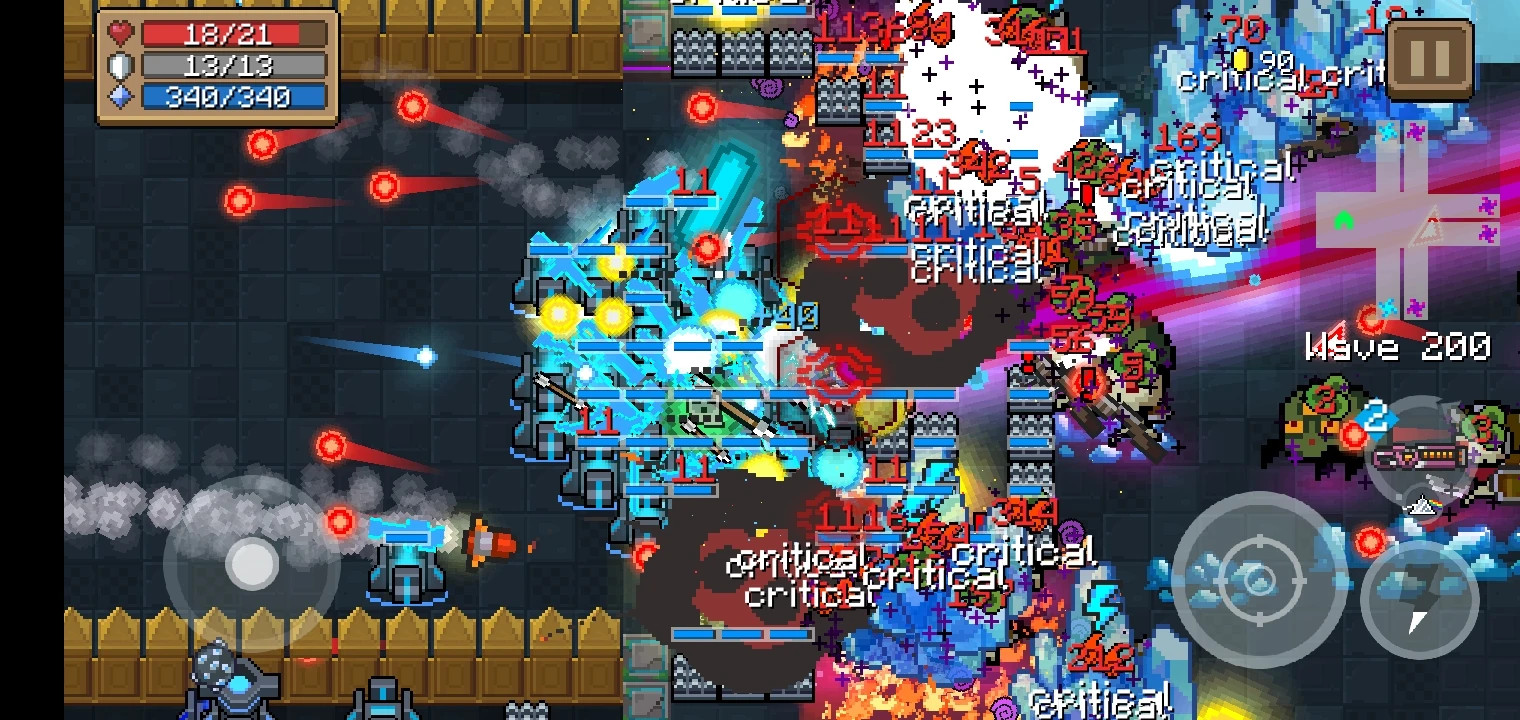This screenshot has height=720, width=1520.
Task: Tap the crosshair inside the aiming joystick
Action: click(1257, 580)
